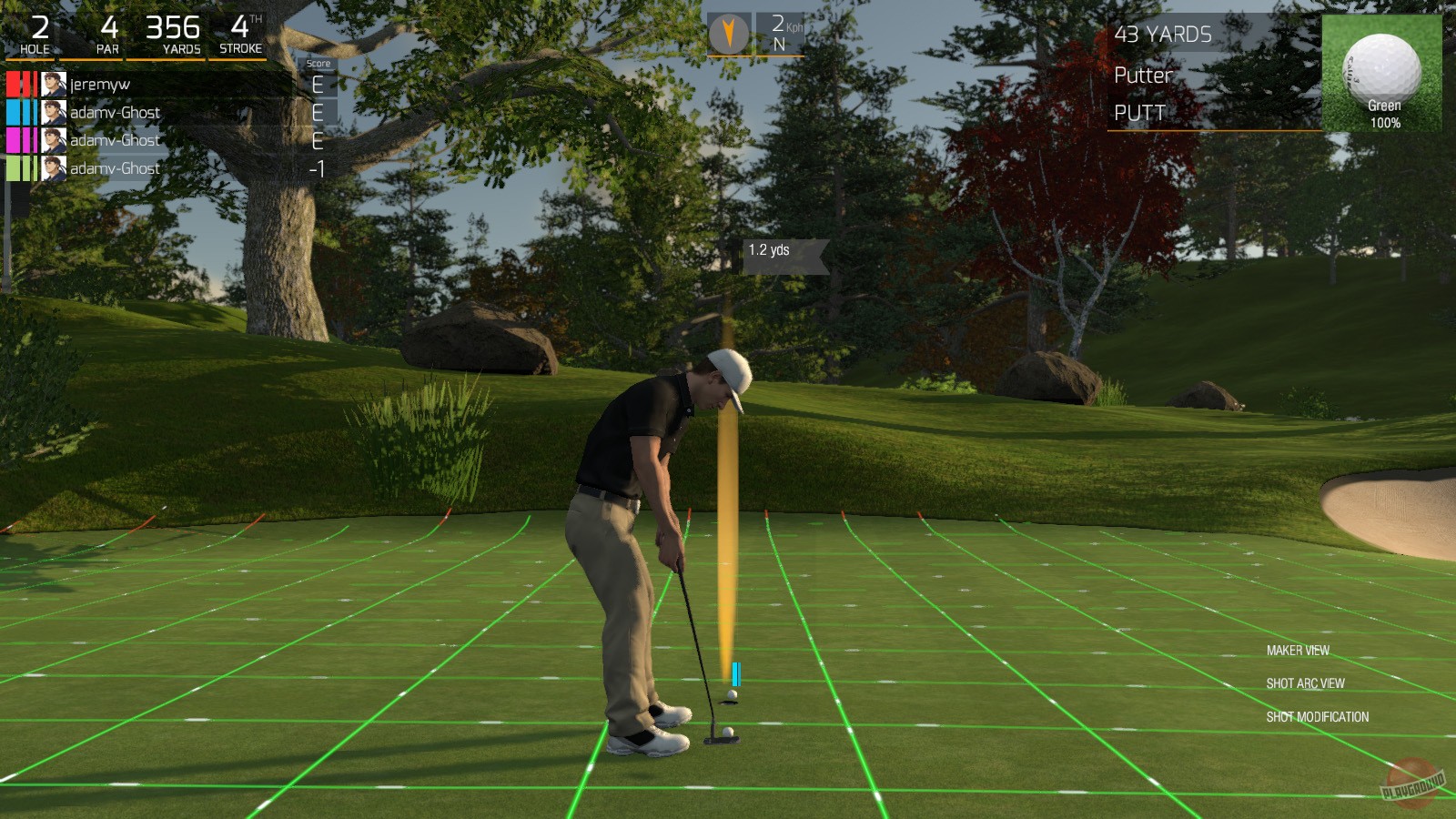1456x819 pixels.
Task: Open the Putter club selector
Action: pos(1143,76)
